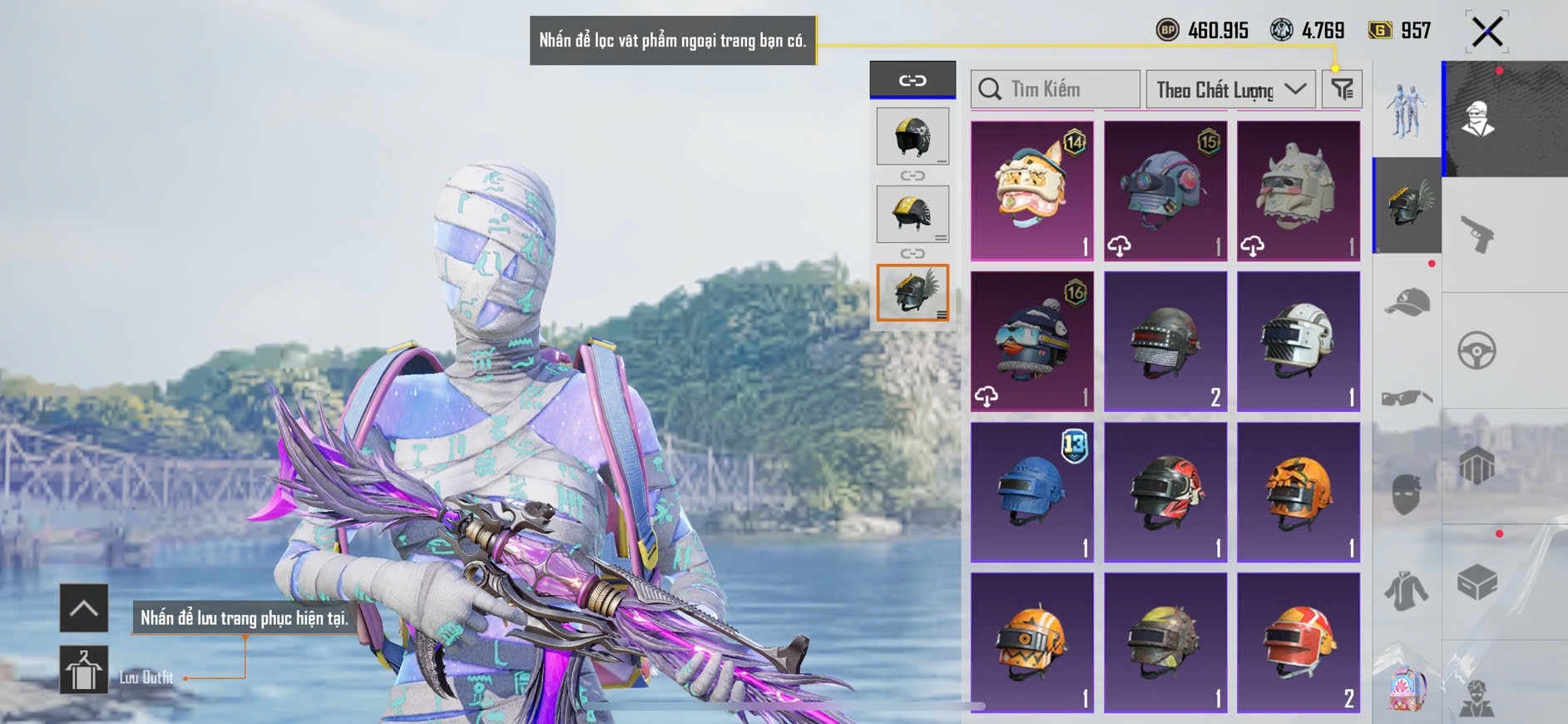Select the orange pumpkin face helmet

pyautogui.click(x=1298, y=492)
